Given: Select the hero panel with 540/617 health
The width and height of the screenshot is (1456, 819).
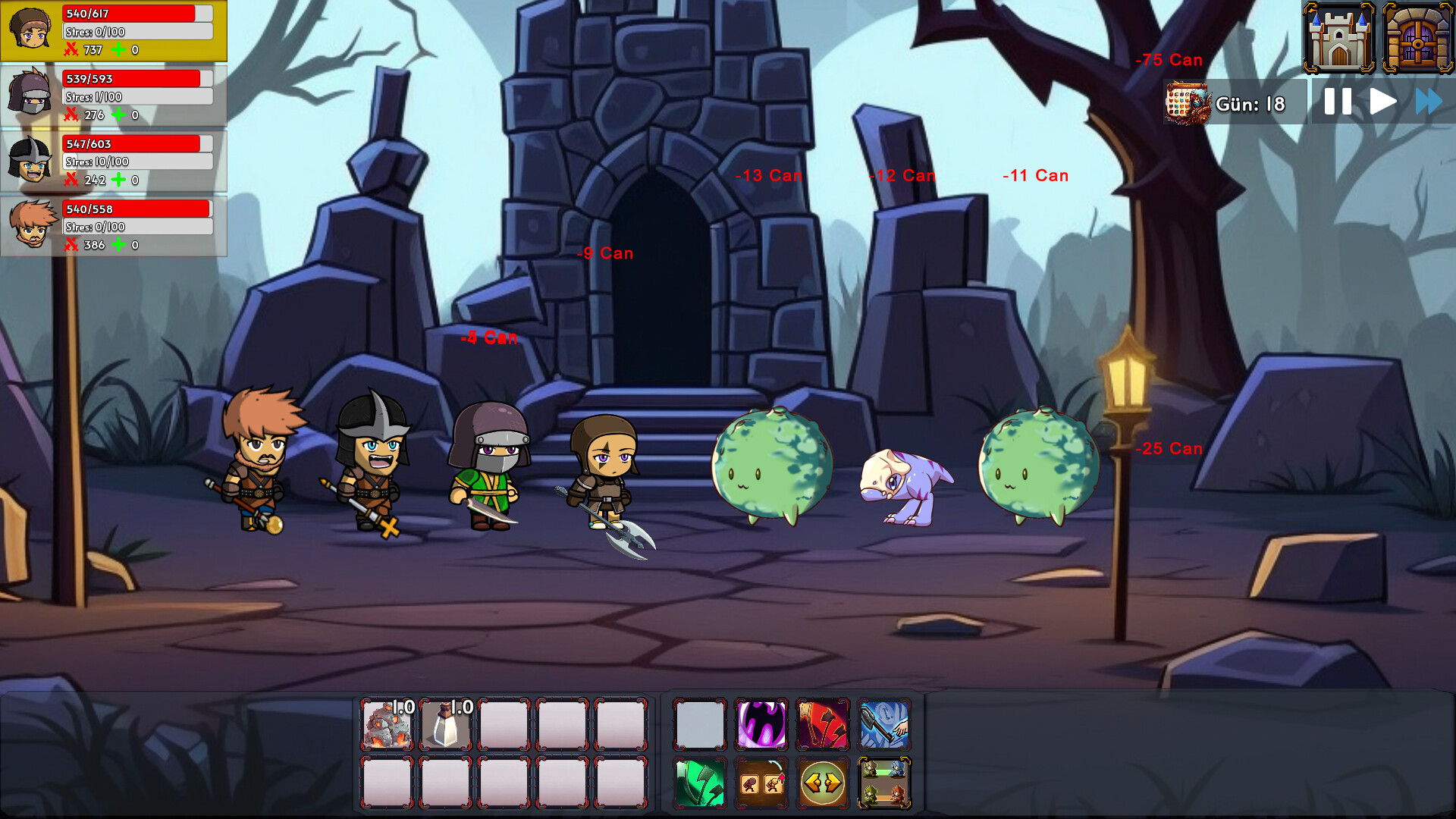Looking at the screenshot, I should (114, 31).
